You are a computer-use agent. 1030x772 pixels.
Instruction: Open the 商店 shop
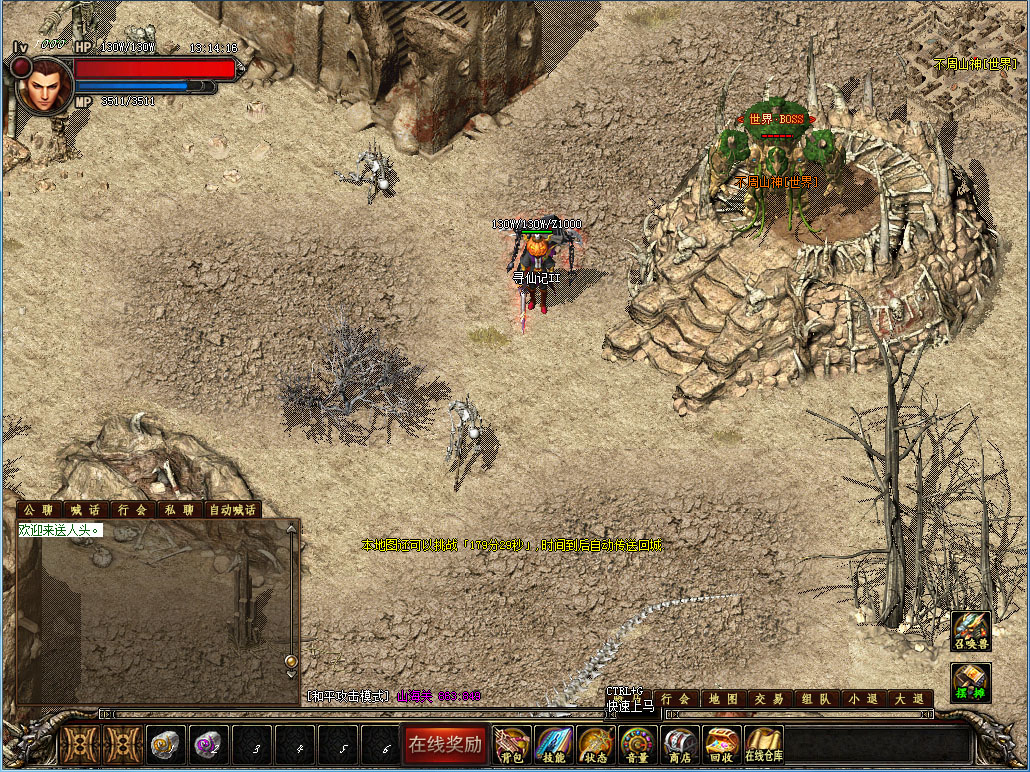tap(680, 744)
